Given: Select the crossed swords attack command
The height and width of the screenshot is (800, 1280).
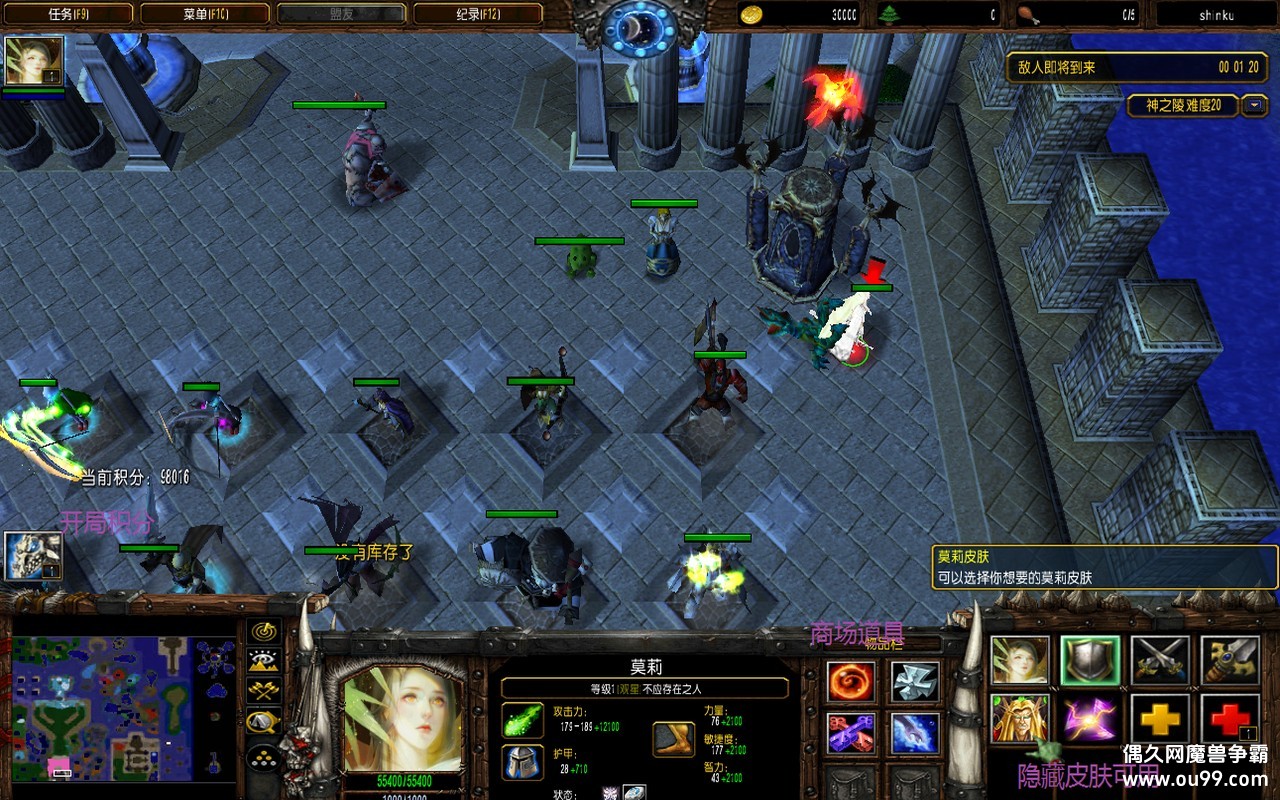Looking at the screenshot, I should point(1160,661).
